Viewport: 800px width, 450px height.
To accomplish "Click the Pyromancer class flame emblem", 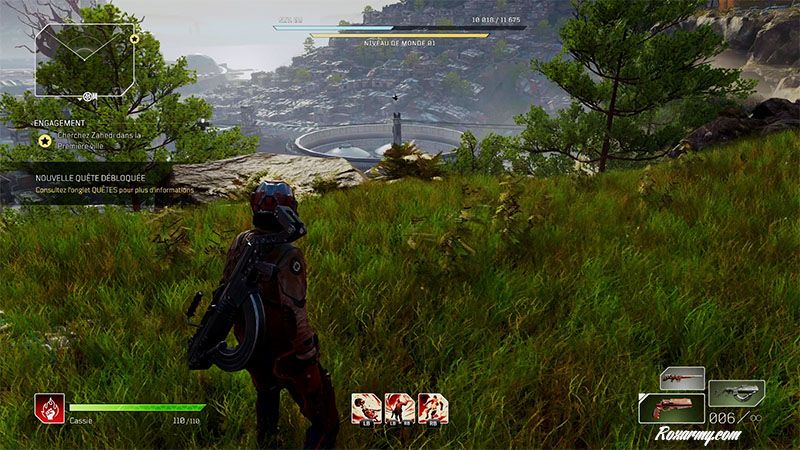I will coord(50,407).
